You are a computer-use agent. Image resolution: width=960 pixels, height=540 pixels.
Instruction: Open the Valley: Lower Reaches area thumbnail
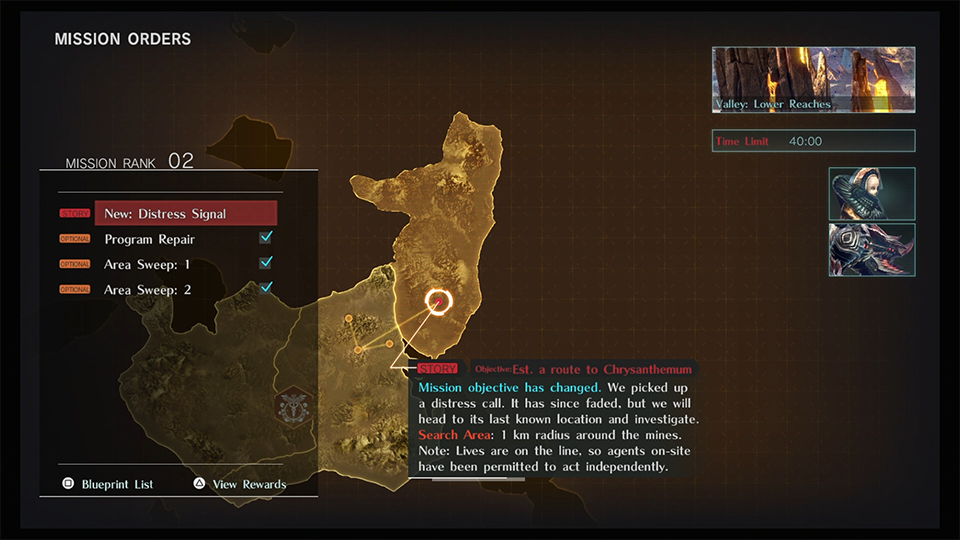(813, 79)
